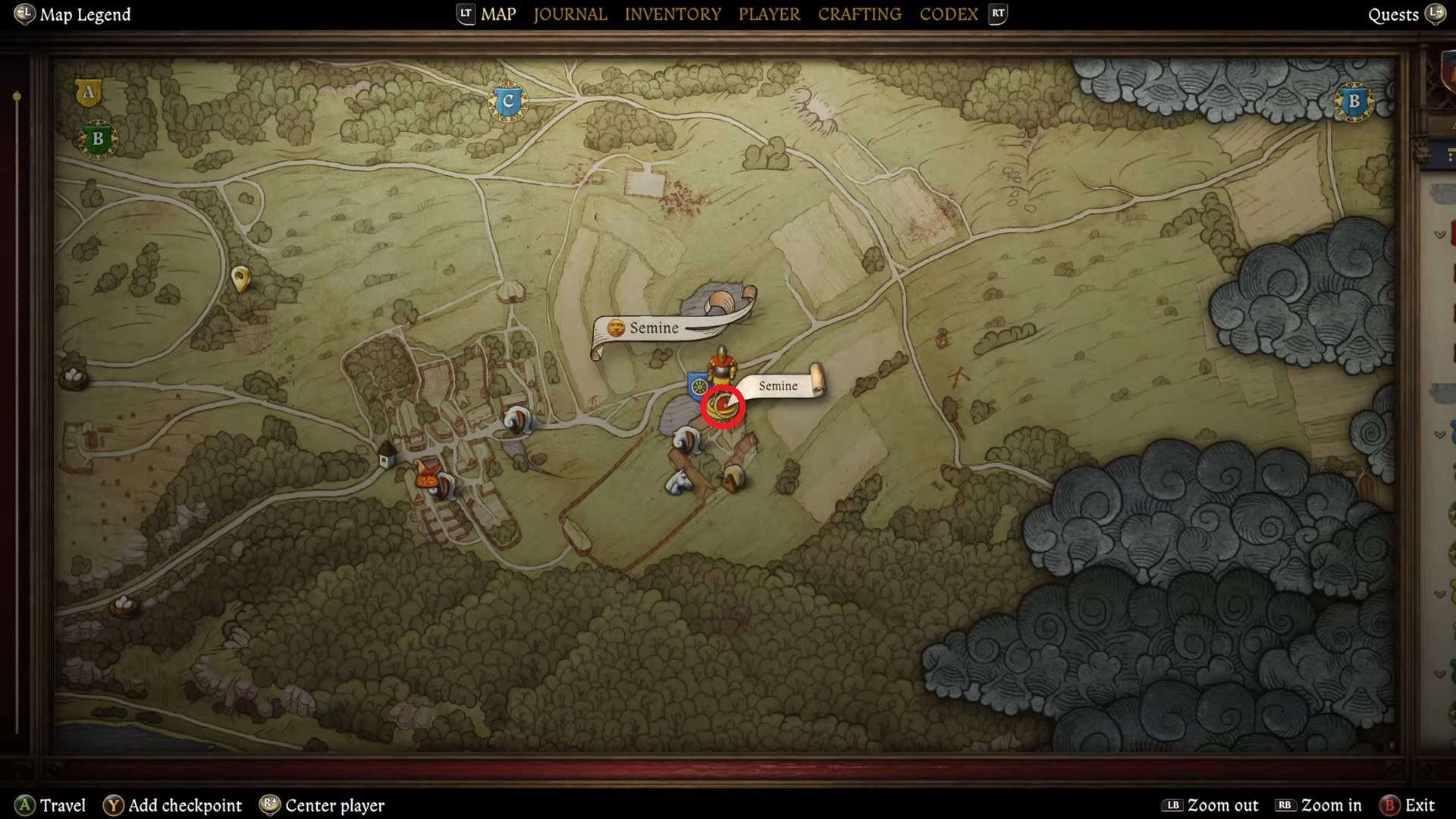Screen dimensions: 1456x819
Task: Click the blue quest marker C
Action: pyautogui.click(x=508, y=102)
